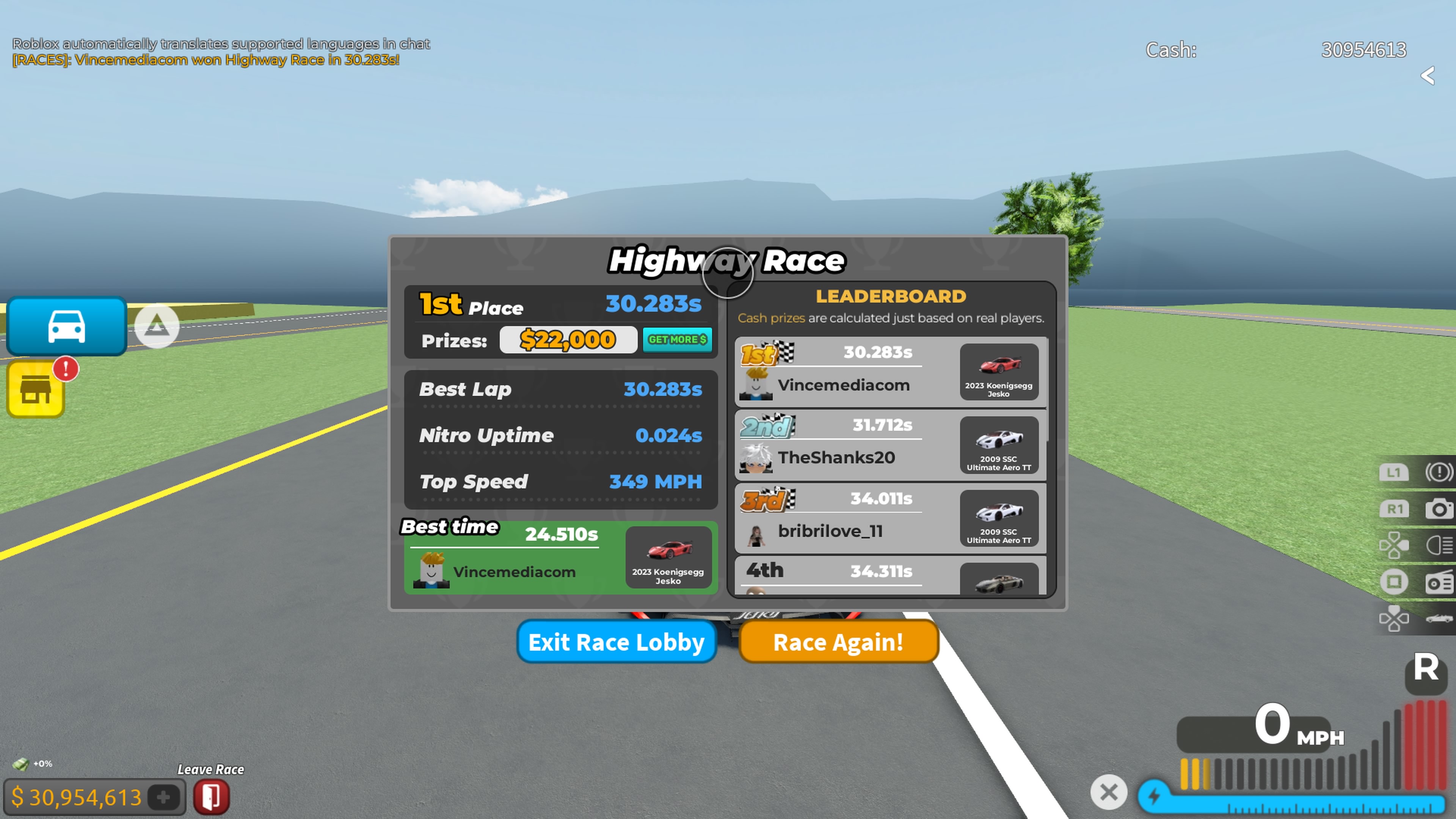
Task: Expand the side panel arrow near Cash
Action: tap(1428, 75)
